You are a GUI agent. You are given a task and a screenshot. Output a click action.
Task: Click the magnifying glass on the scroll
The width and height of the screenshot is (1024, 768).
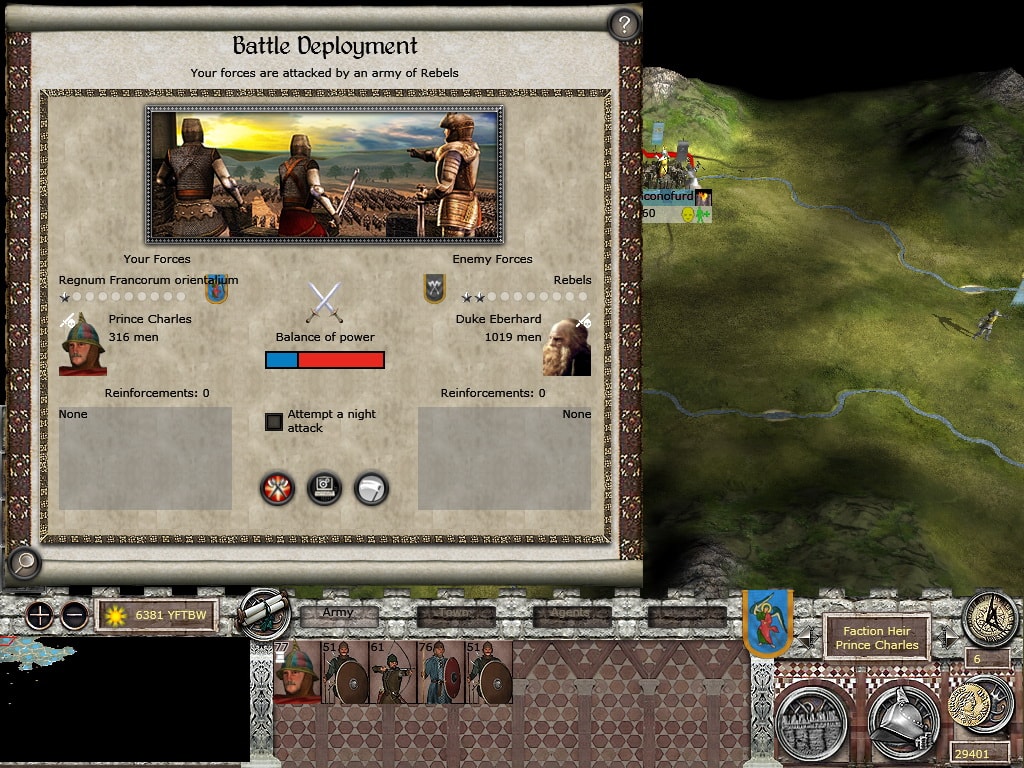pos(23,564)
